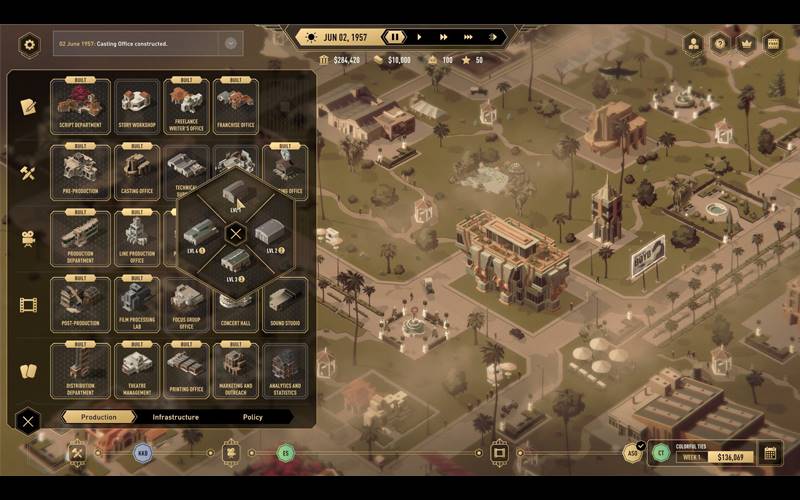Choose the Distribution Department building

click(80, 370)
